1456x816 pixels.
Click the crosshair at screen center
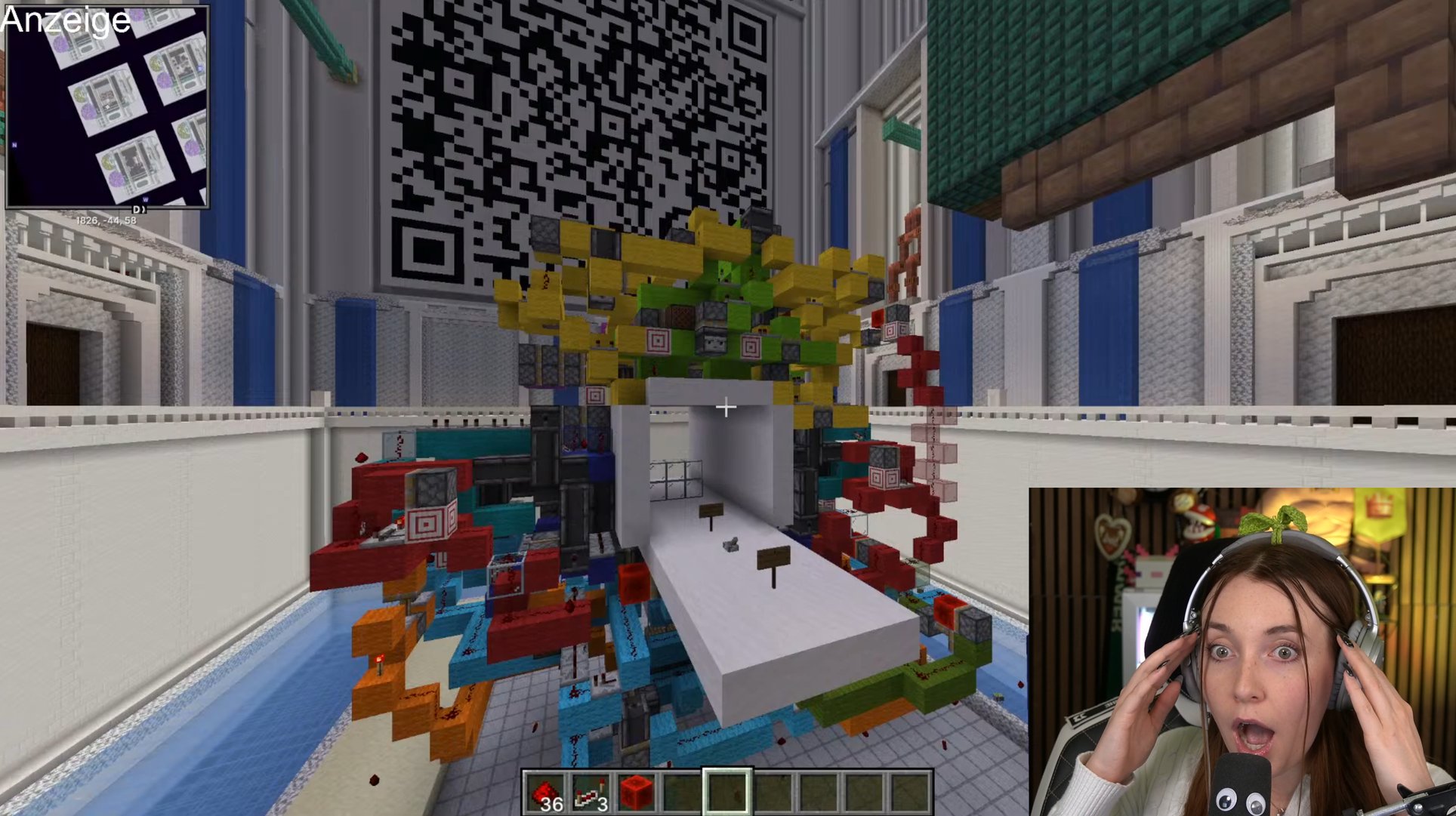click(727, 408)
